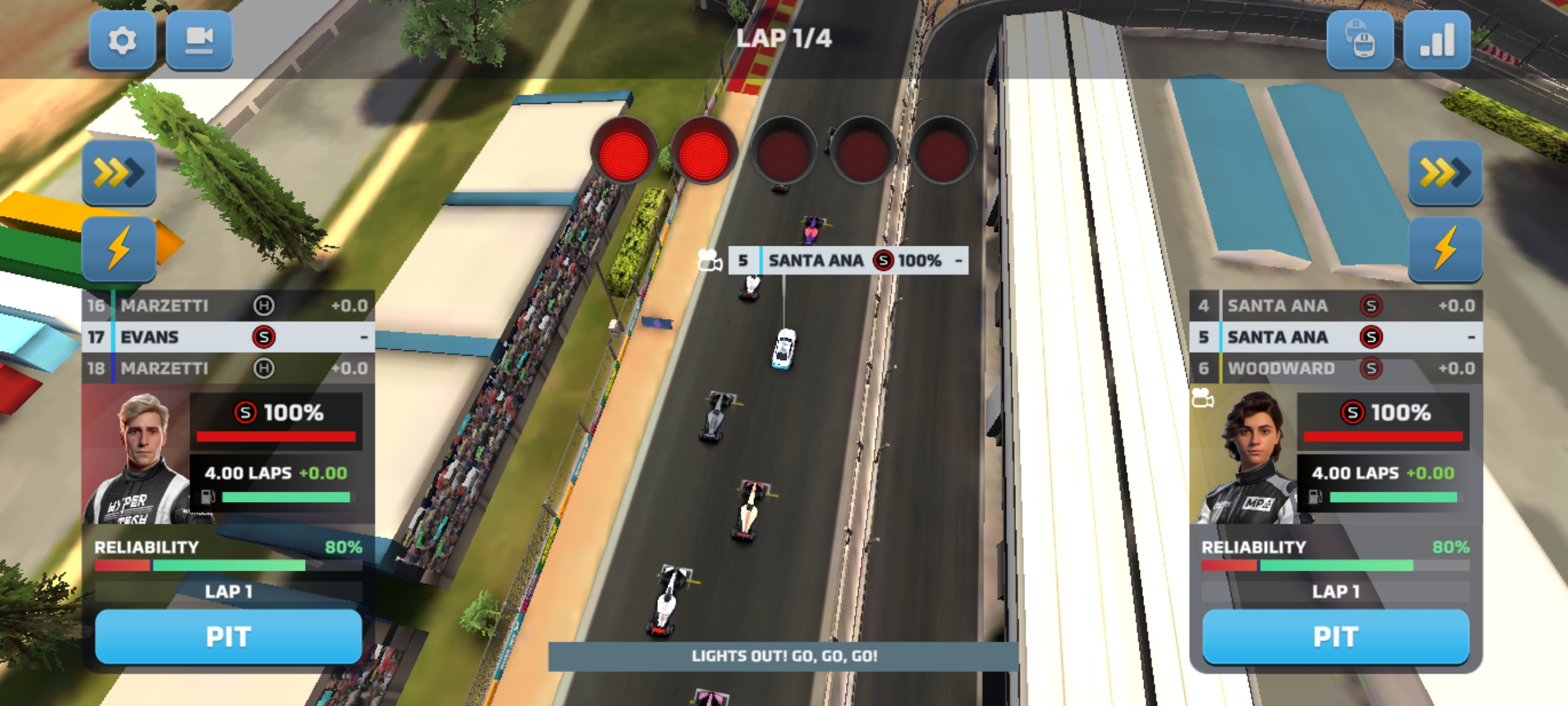Select the Woodward row in position 6
This screenshot has width=1568, height=706.
point(1335,369)
